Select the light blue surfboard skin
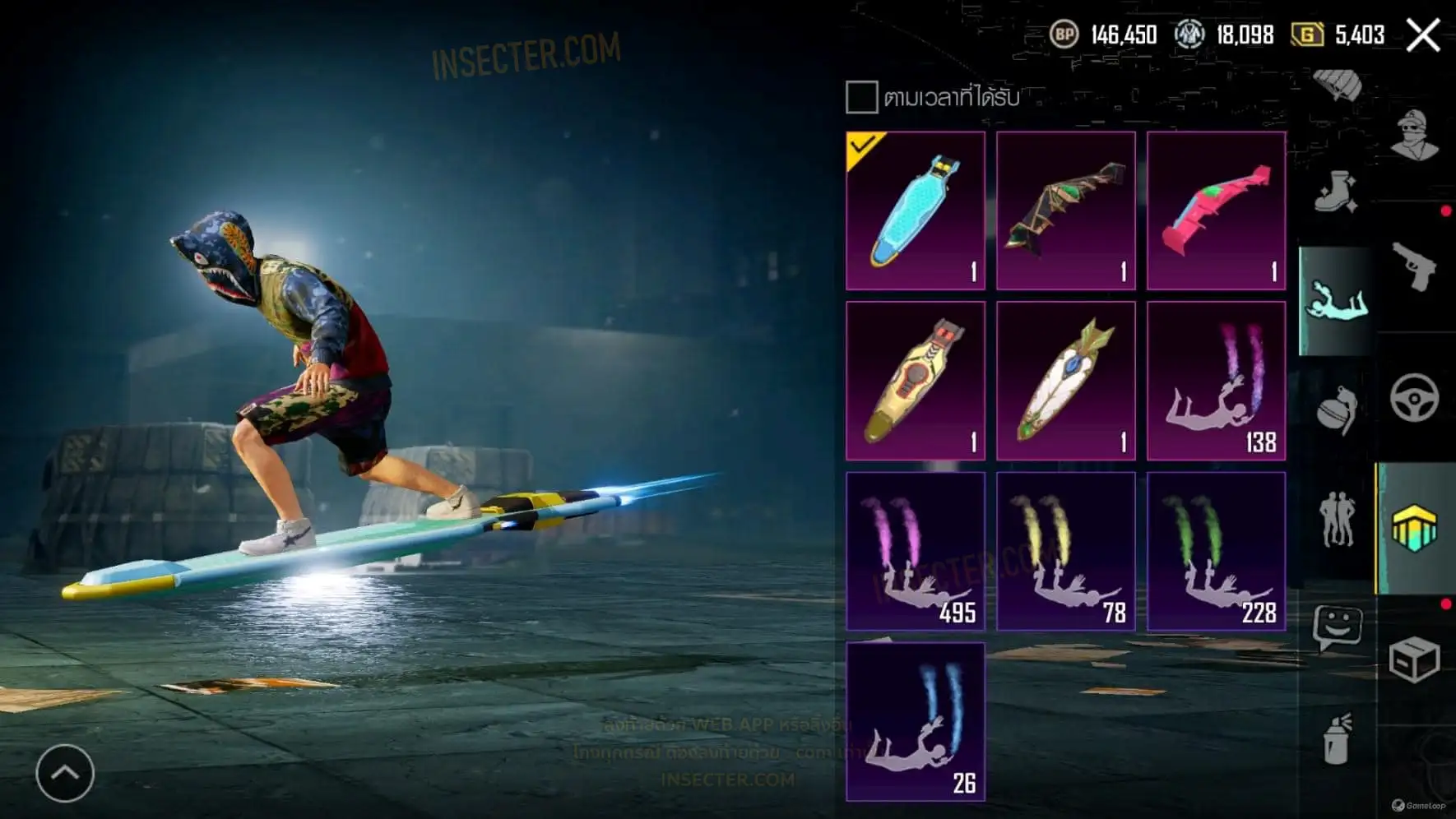The height and width of the screenshot is (819, 1456). tap(916, 211)
